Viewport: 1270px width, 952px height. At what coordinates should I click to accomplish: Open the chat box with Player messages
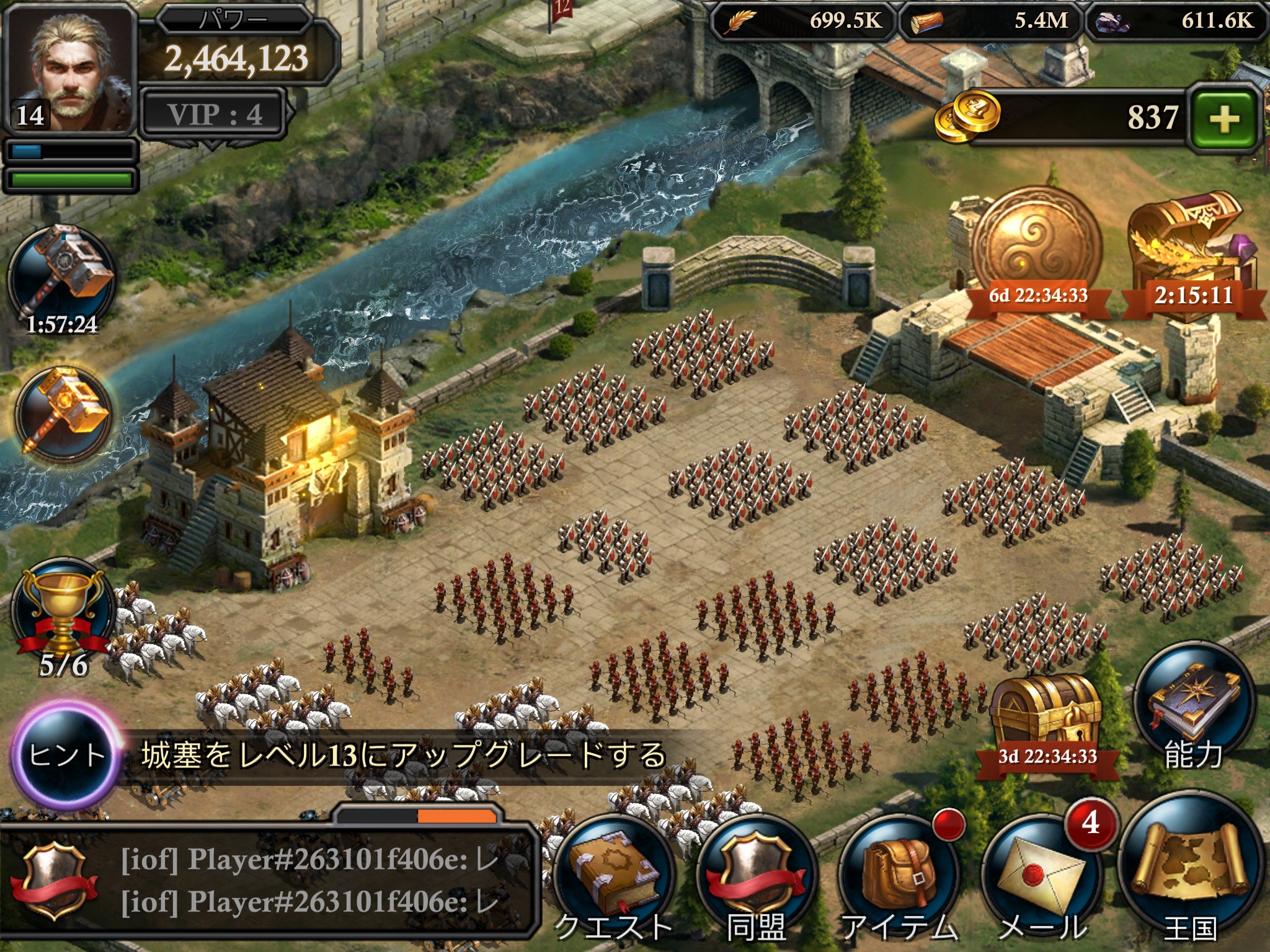pos(267,880)
